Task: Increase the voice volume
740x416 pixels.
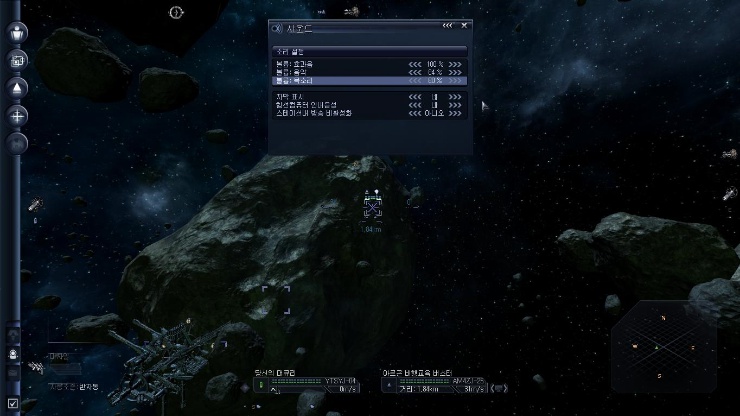Action: 455,80
